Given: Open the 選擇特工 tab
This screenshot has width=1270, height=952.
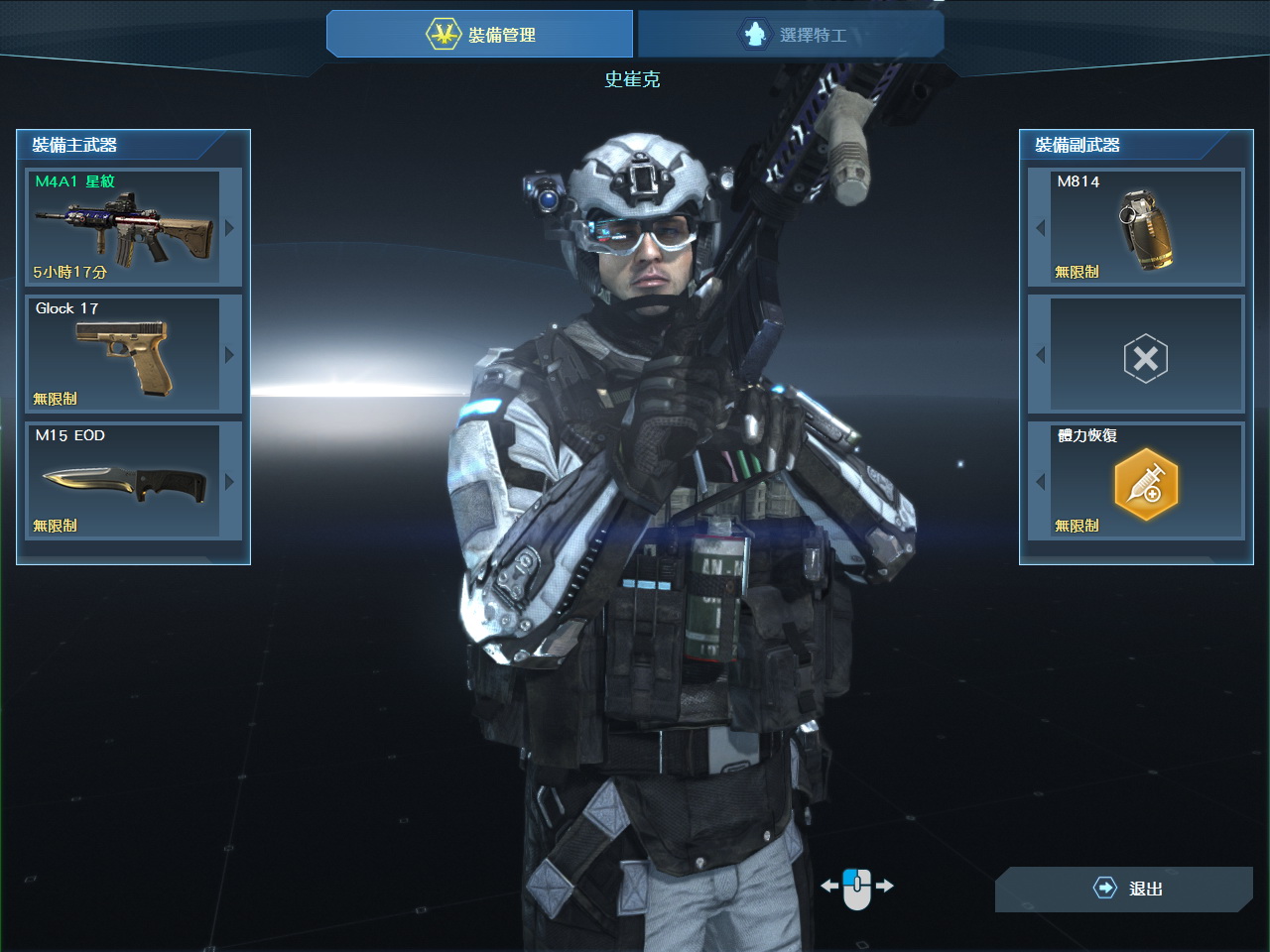Looking at the screenshot, I should pos(791,35).
